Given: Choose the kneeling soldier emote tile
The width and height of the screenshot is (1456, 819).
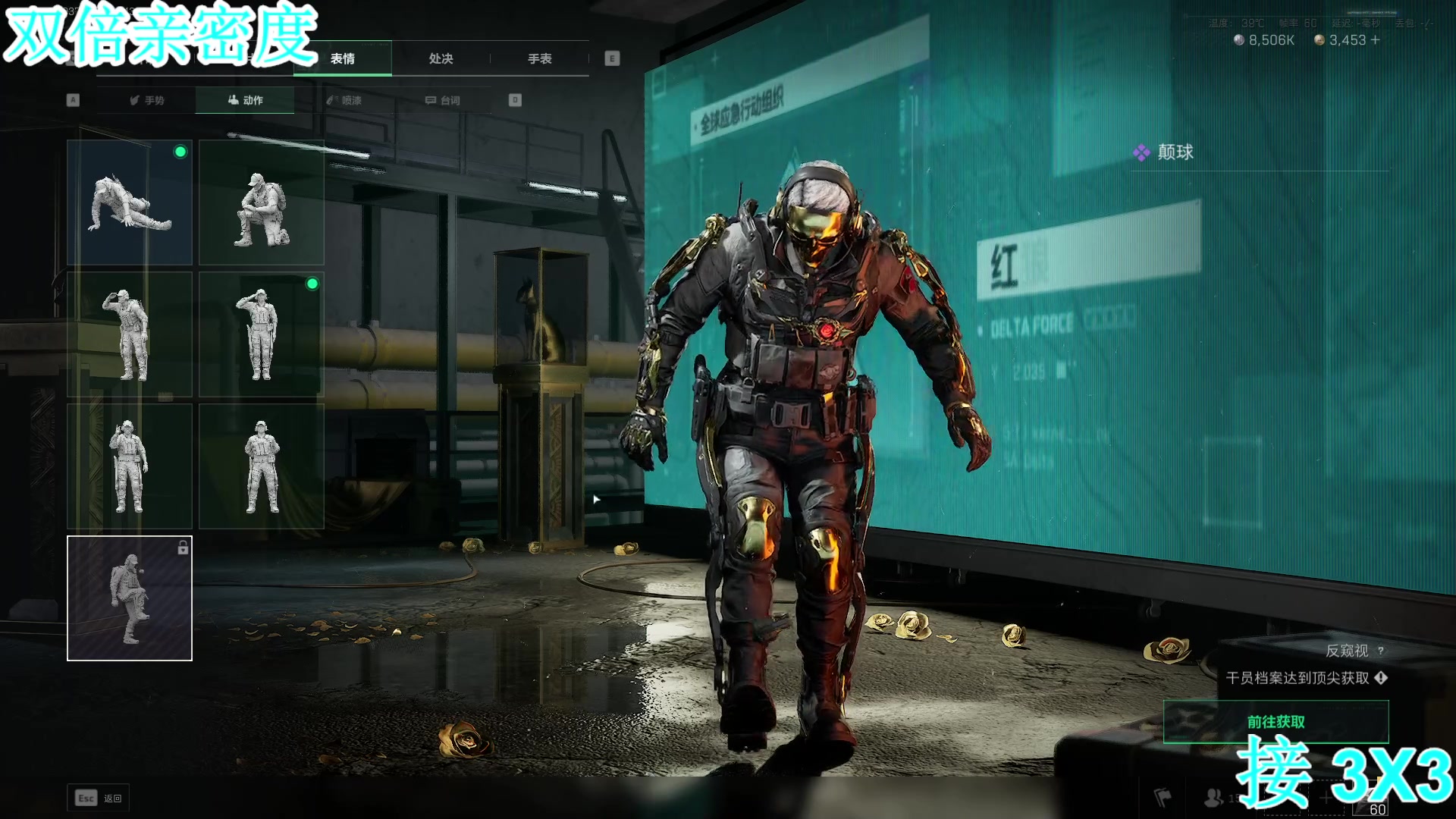Looking at the screenshot, I should point(262,202).
